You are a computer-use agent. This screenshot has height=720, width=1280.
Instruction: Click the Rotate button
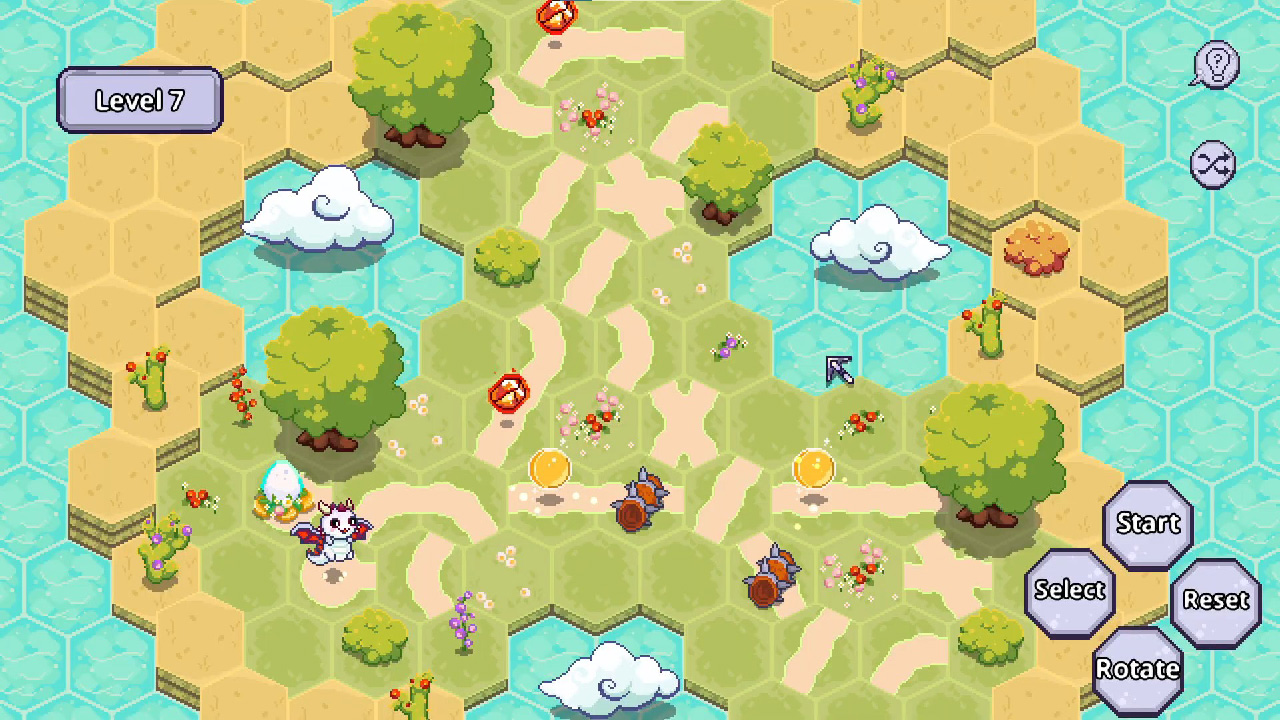[1137, 668]
